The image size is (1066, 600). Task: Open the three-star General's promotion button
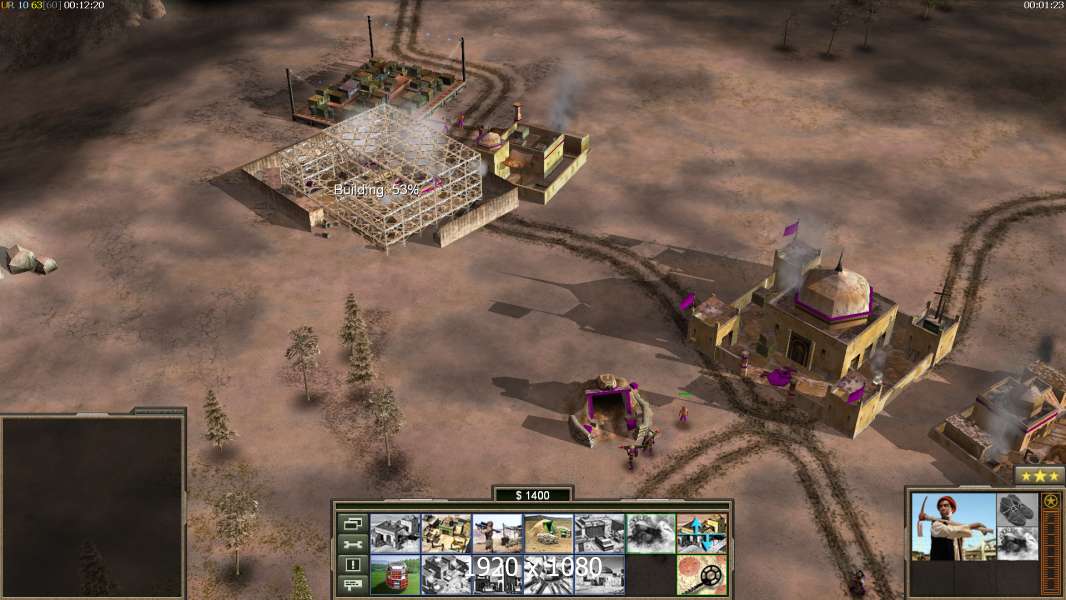1039,476
